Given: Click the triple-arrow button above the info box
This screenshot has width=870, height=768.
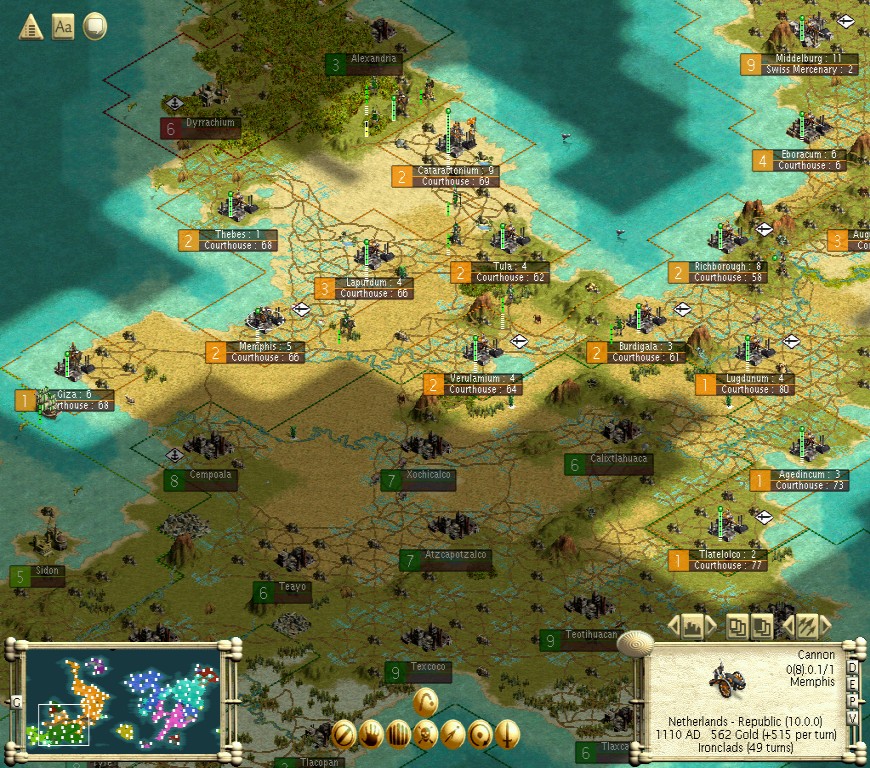Looking at the screenshot, I should 806,627.
